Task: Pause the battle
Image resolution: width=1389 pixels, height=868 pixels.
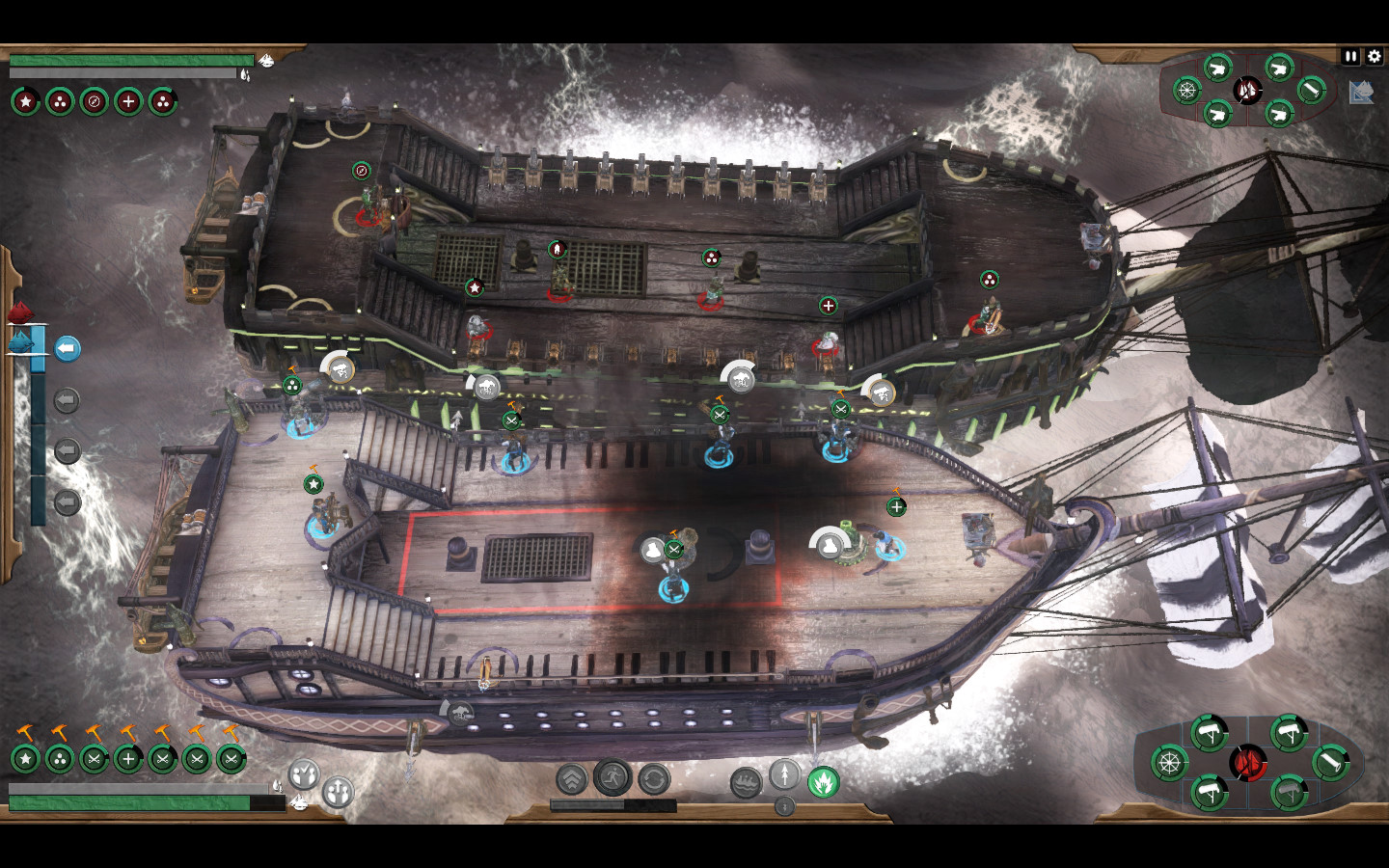Action: coord(1350,57)
